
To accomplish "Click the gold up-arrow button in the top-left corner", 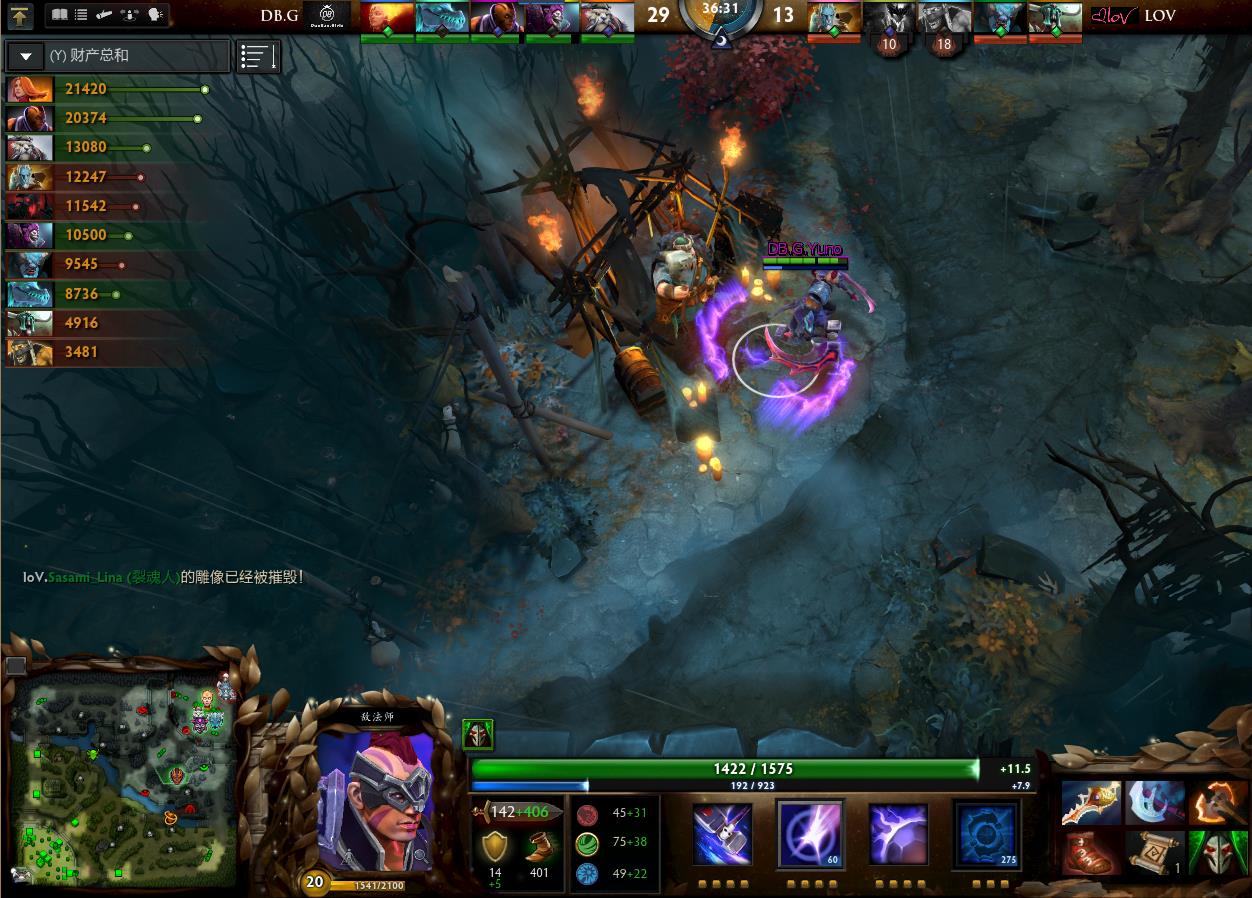I will click(20, 15).
